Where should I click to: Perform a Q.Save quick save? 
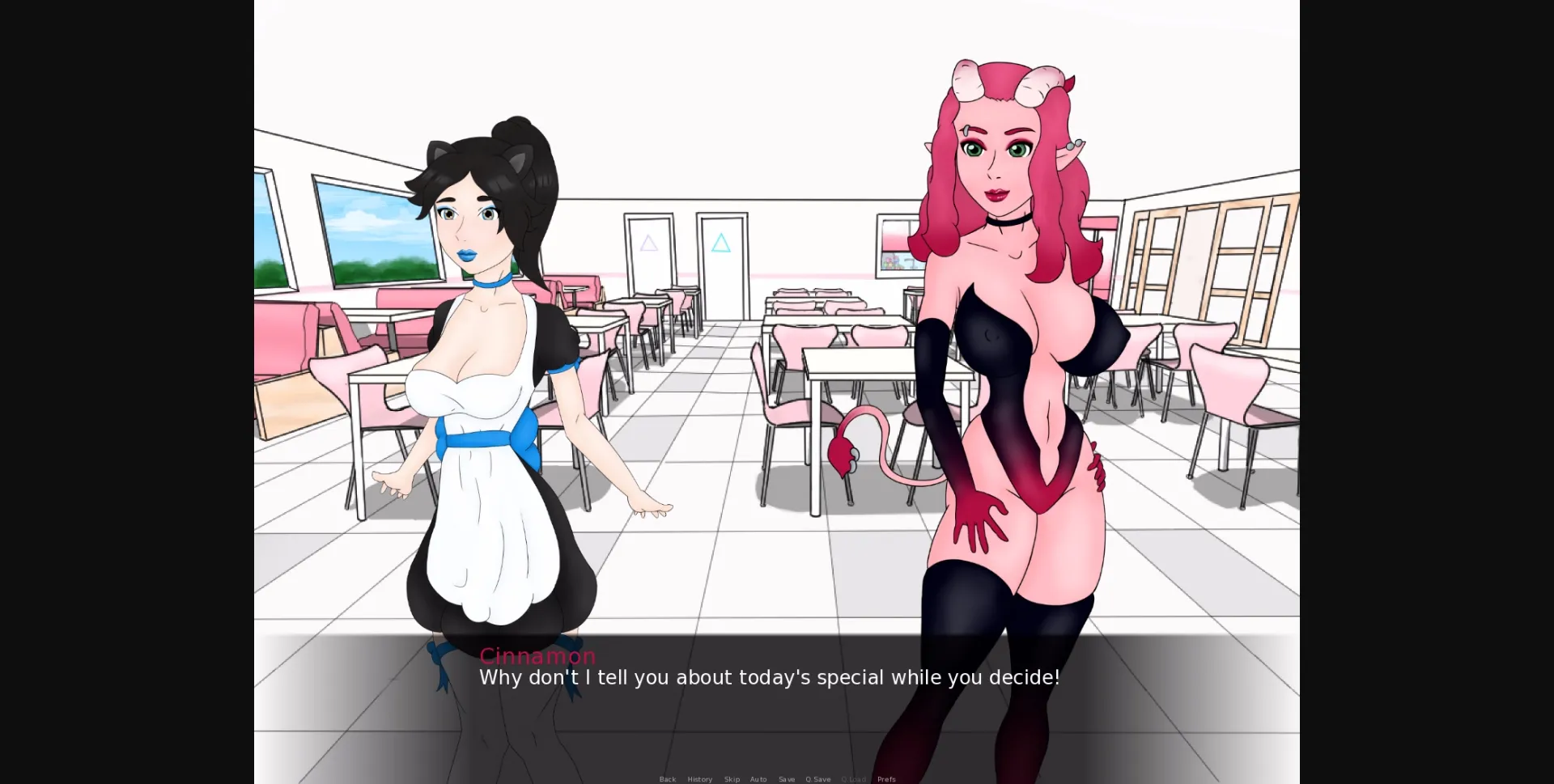tap(818, 779)
